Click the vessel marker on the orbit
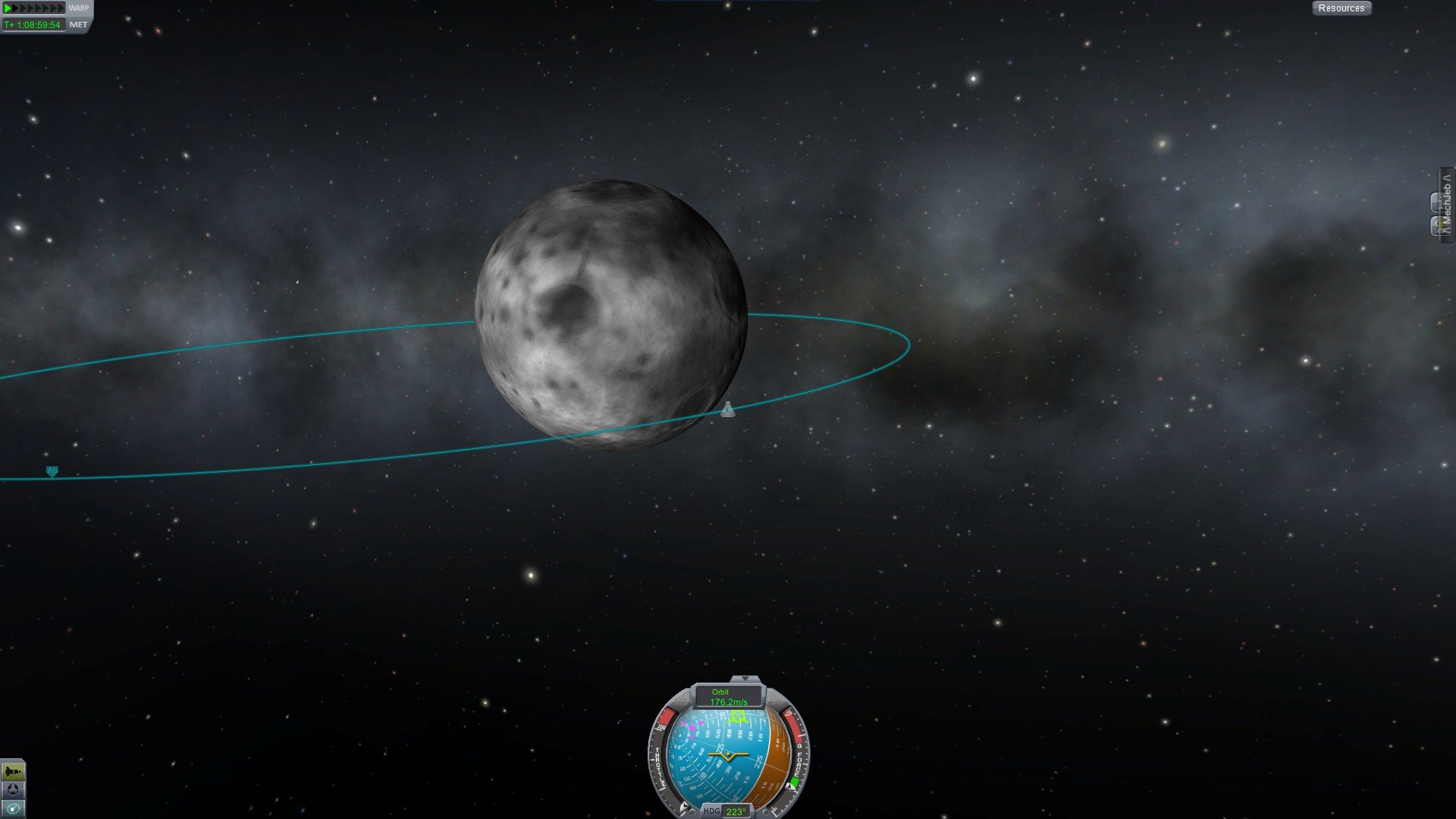 click(x=727, y=410)
